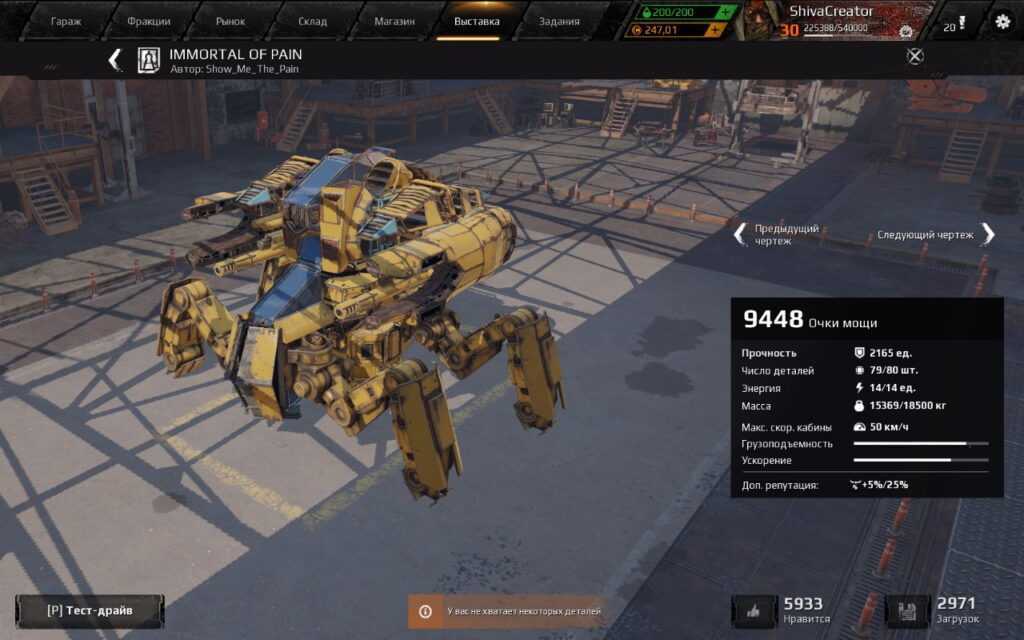Open the Склад storage tab
The width and height of the screenshot is (1024, 640).
(312, 21)
